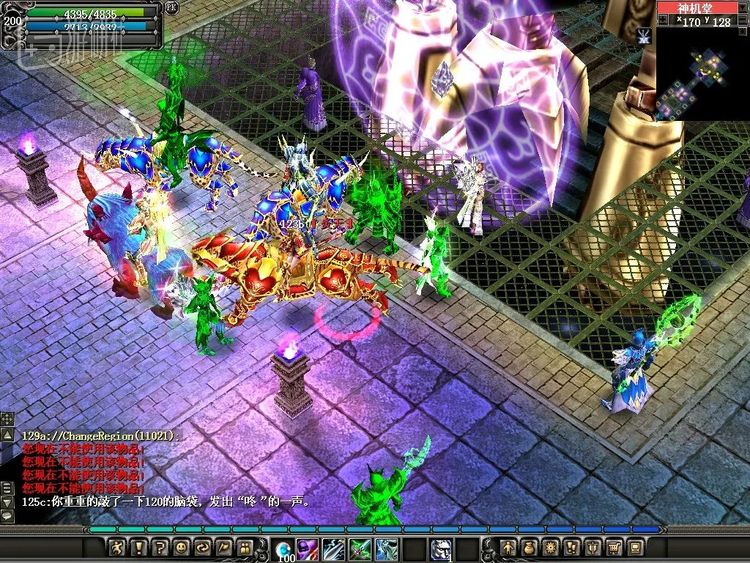Open the shopping cart store button

(x=612, y=548)
